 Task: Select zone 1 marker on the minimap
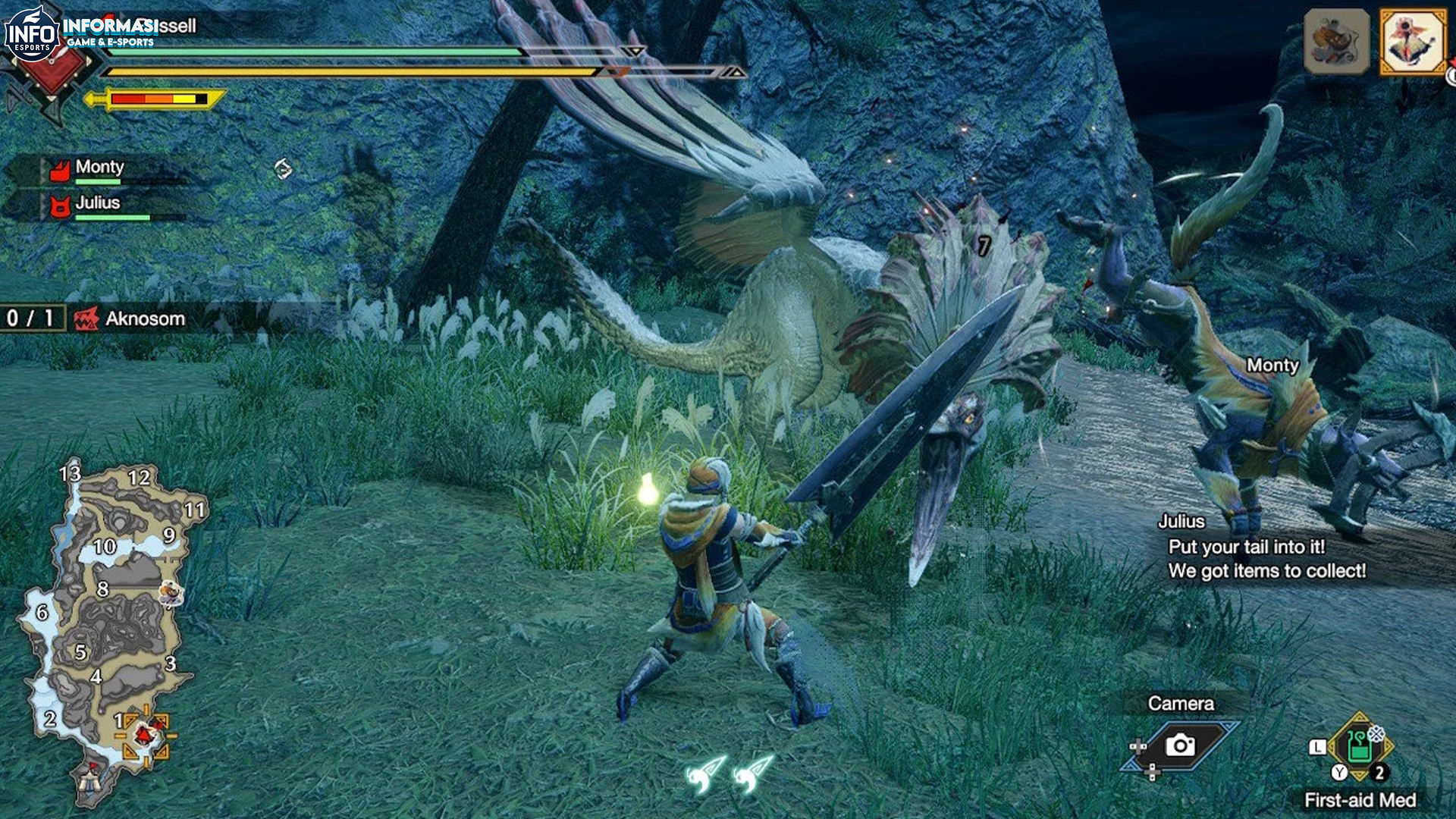(121, 719)
